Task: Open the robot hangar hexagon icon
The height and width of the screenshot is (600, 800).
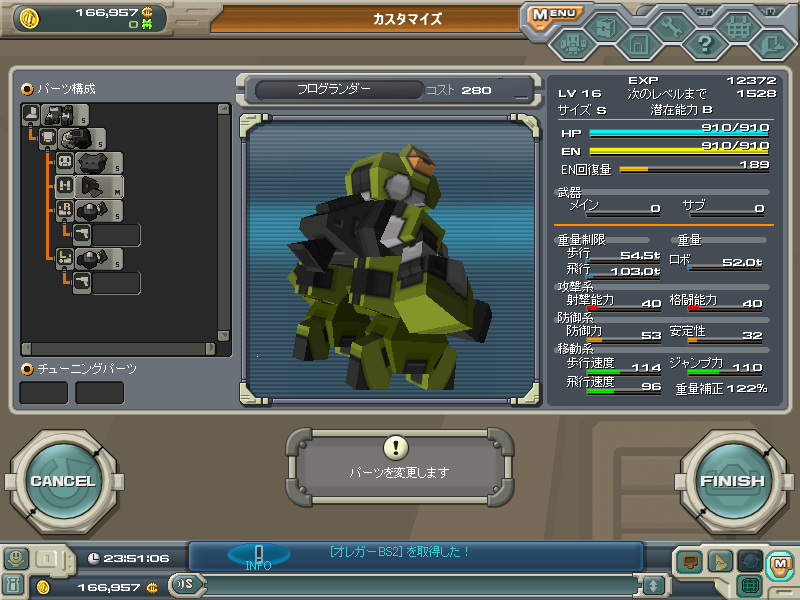Action: point(572,44)
